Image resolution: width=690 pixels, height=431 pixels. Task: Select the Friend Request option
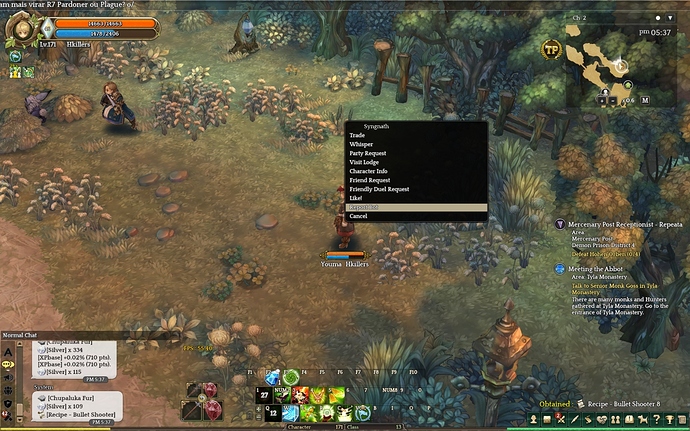click(369, 180)
